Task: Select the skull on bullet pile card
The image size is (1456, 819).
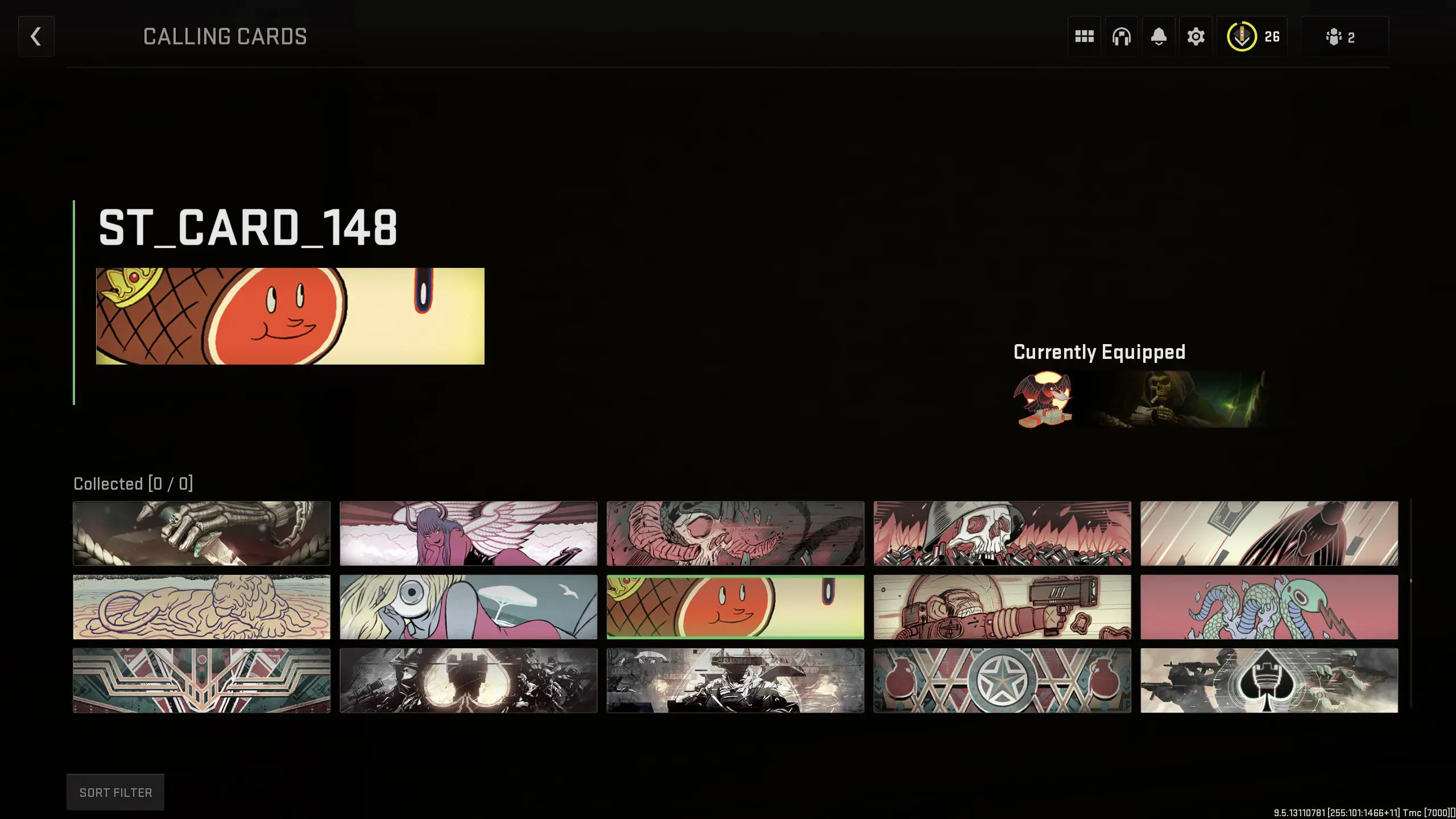Action: coord(1002,533)
